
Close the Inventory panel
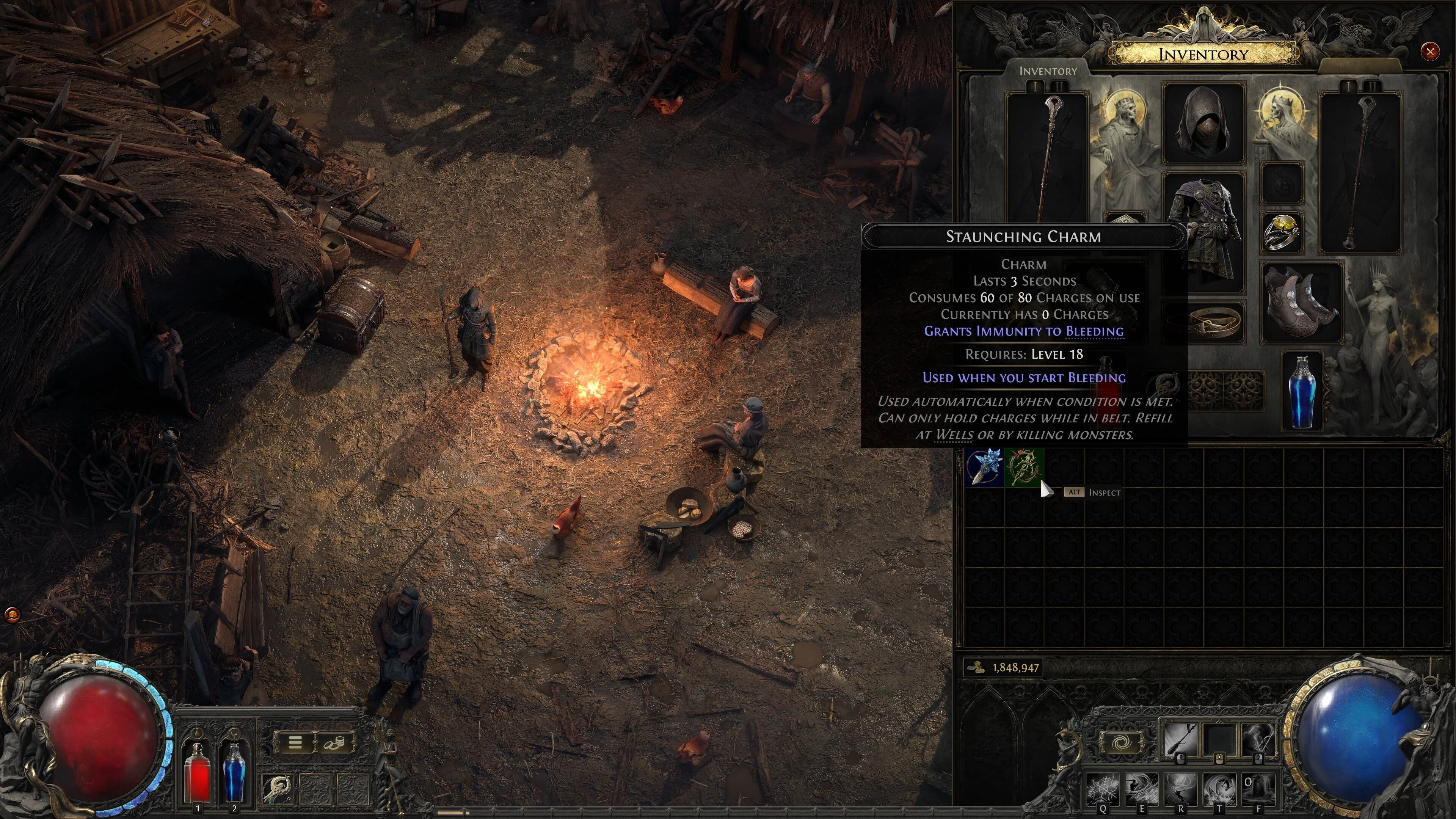coord(1429,52)
